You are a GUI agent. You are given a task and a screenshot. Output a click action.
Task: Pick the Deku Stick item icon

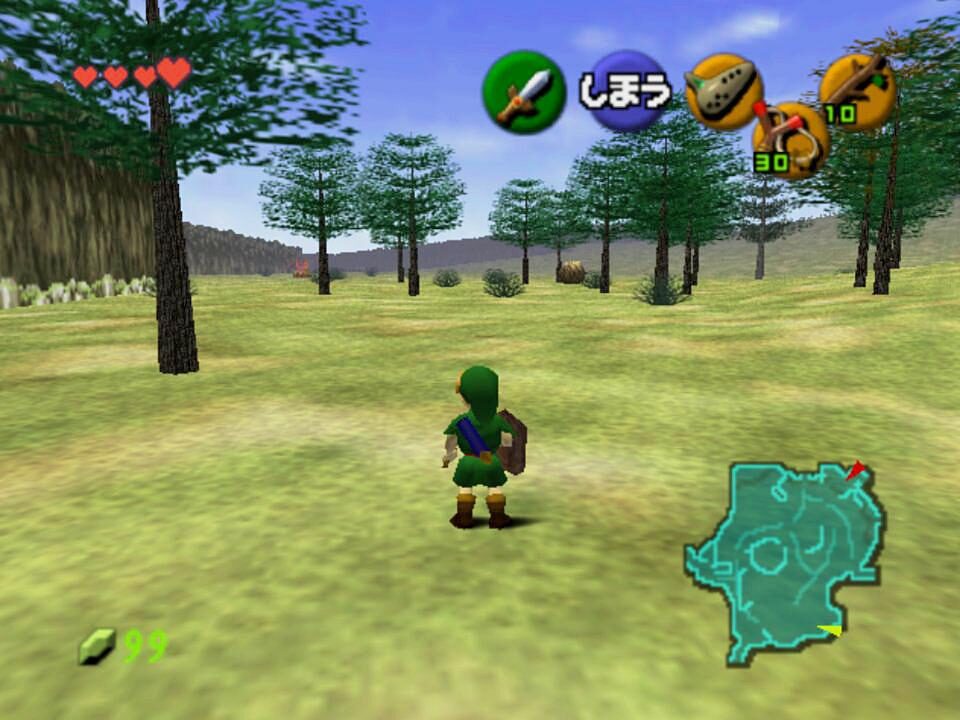pyautogui.click(x=857, y=89)
